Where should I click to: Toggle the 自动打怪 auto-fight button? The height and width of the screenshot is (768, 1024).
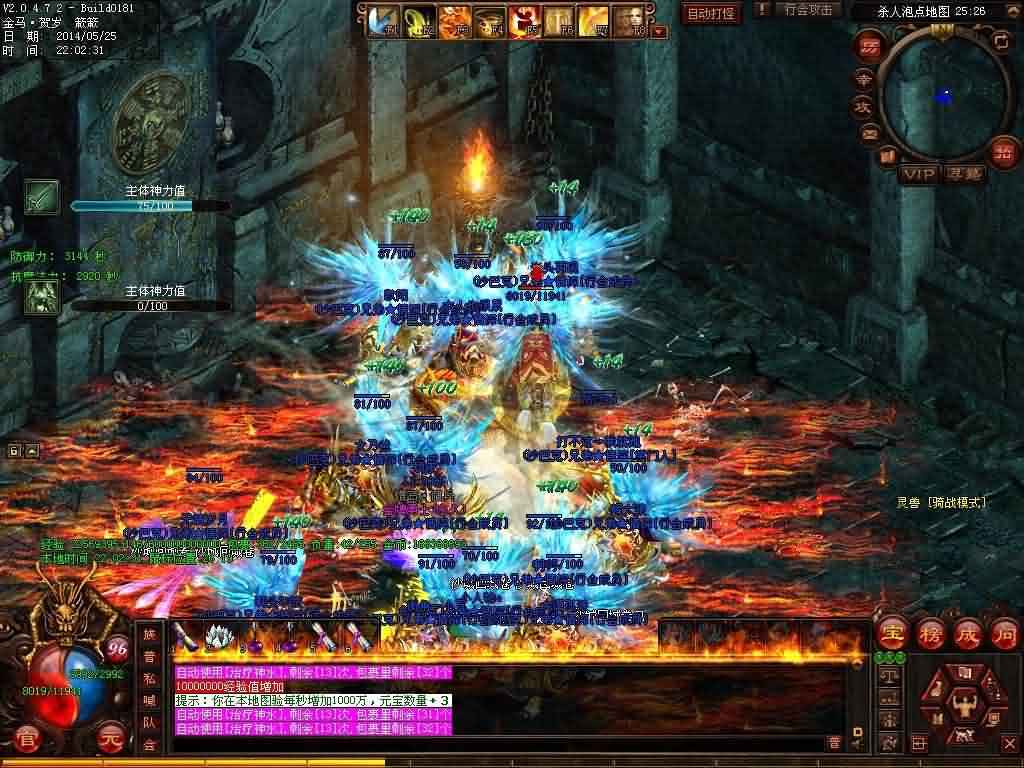[x=711, y=13]
